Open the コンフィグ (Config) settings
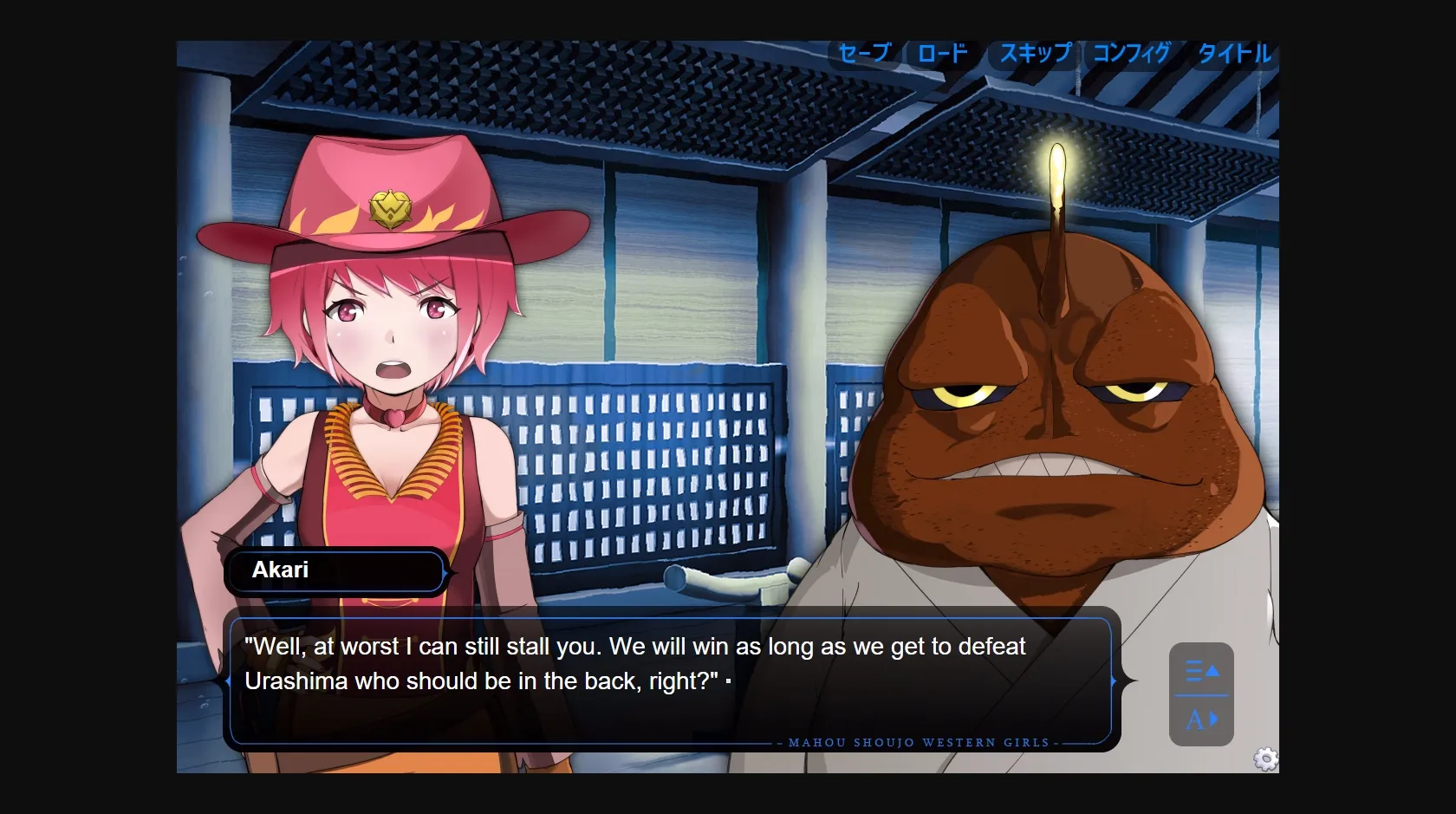The image size is (1456, 814). click(1131, 54)
